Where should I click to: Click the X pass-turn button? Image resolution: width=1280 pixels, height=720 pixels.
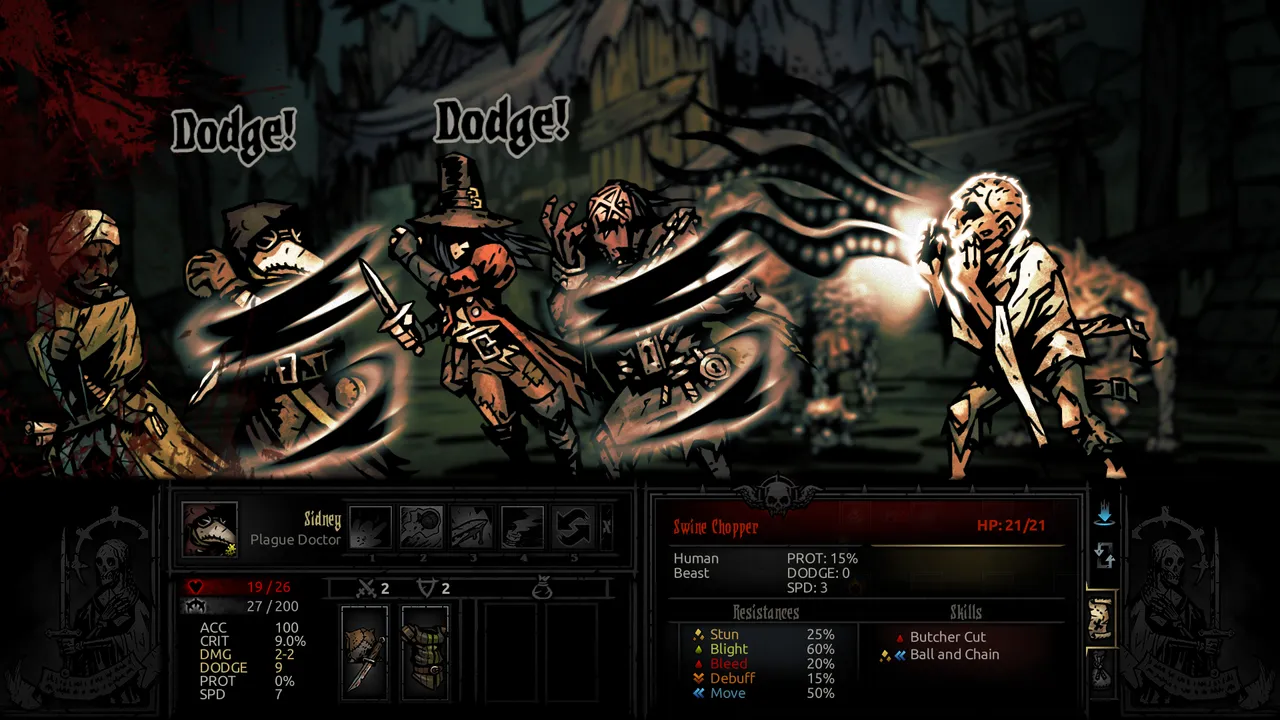click(x=607, y=527)
